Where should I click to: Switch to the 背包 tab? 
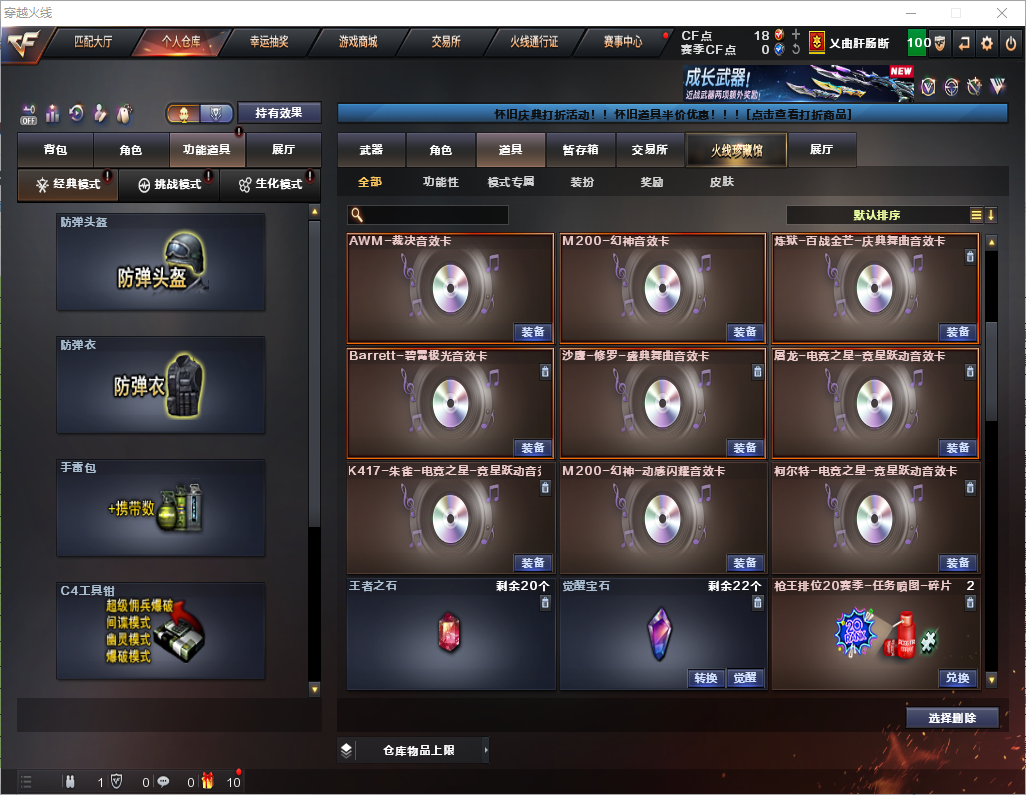(x=55, y=150)
